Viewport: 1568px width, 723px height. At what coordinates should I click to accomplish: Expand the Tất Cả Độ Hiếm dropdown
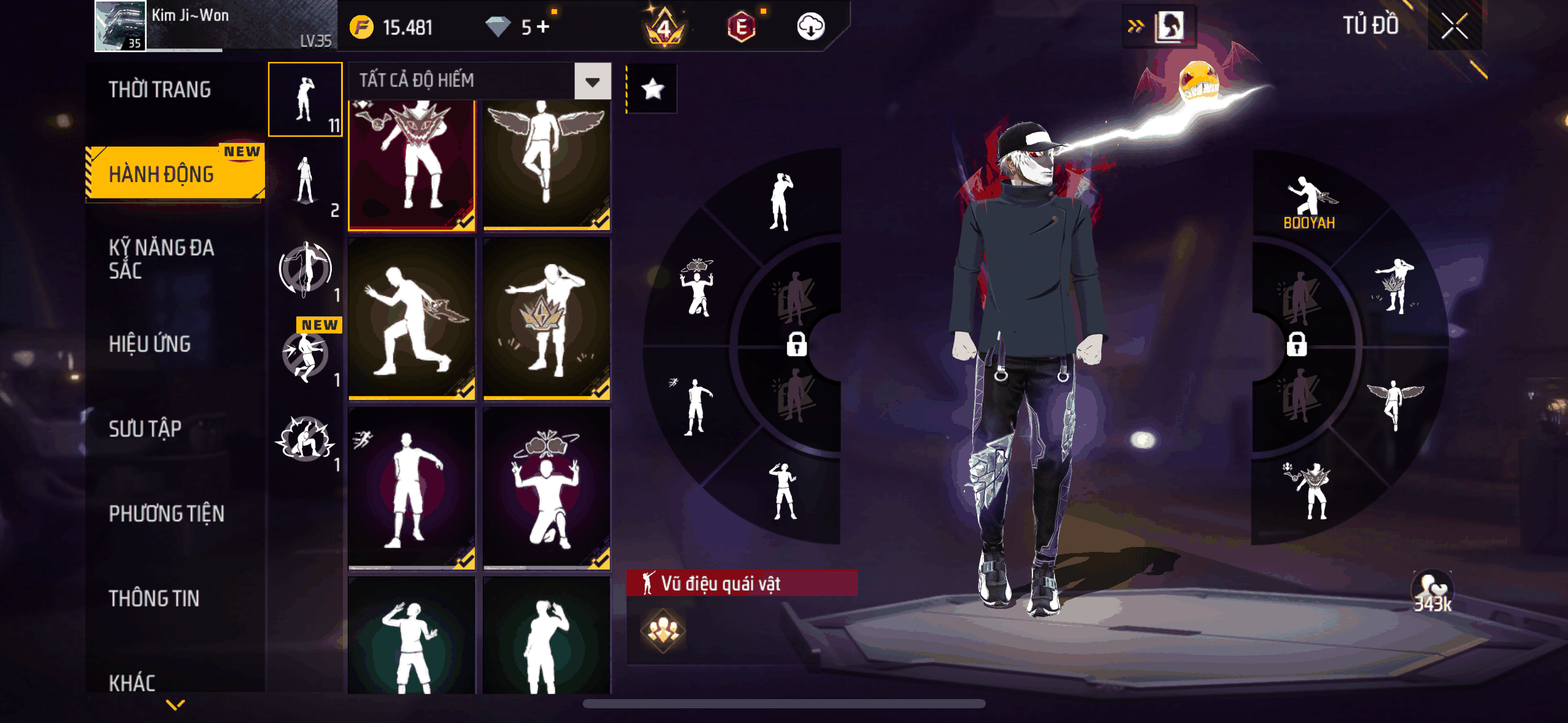coord(592,81)
